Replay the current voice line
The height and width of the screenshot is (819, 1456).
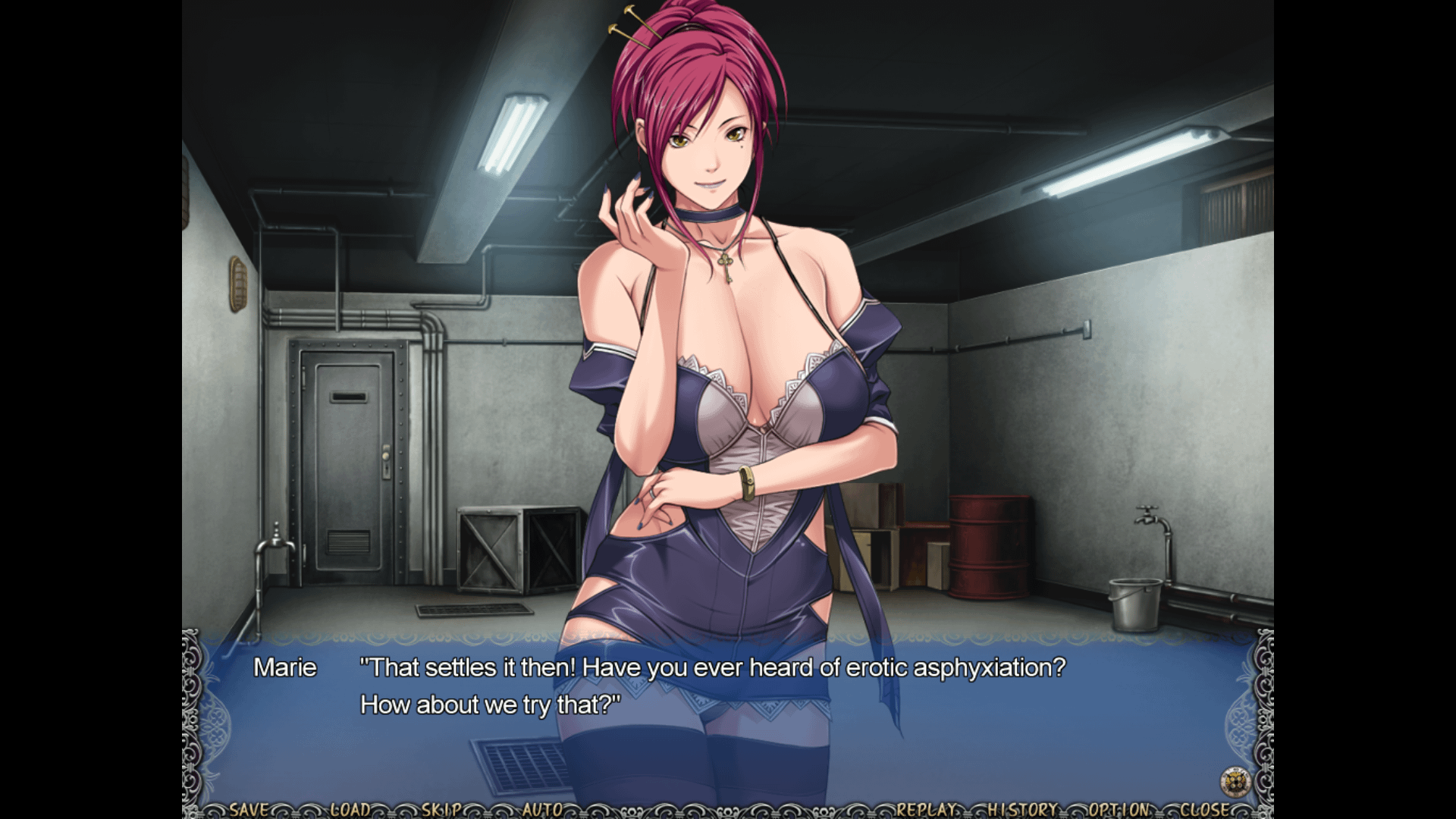pyautogui.click(x=928, y=809)
